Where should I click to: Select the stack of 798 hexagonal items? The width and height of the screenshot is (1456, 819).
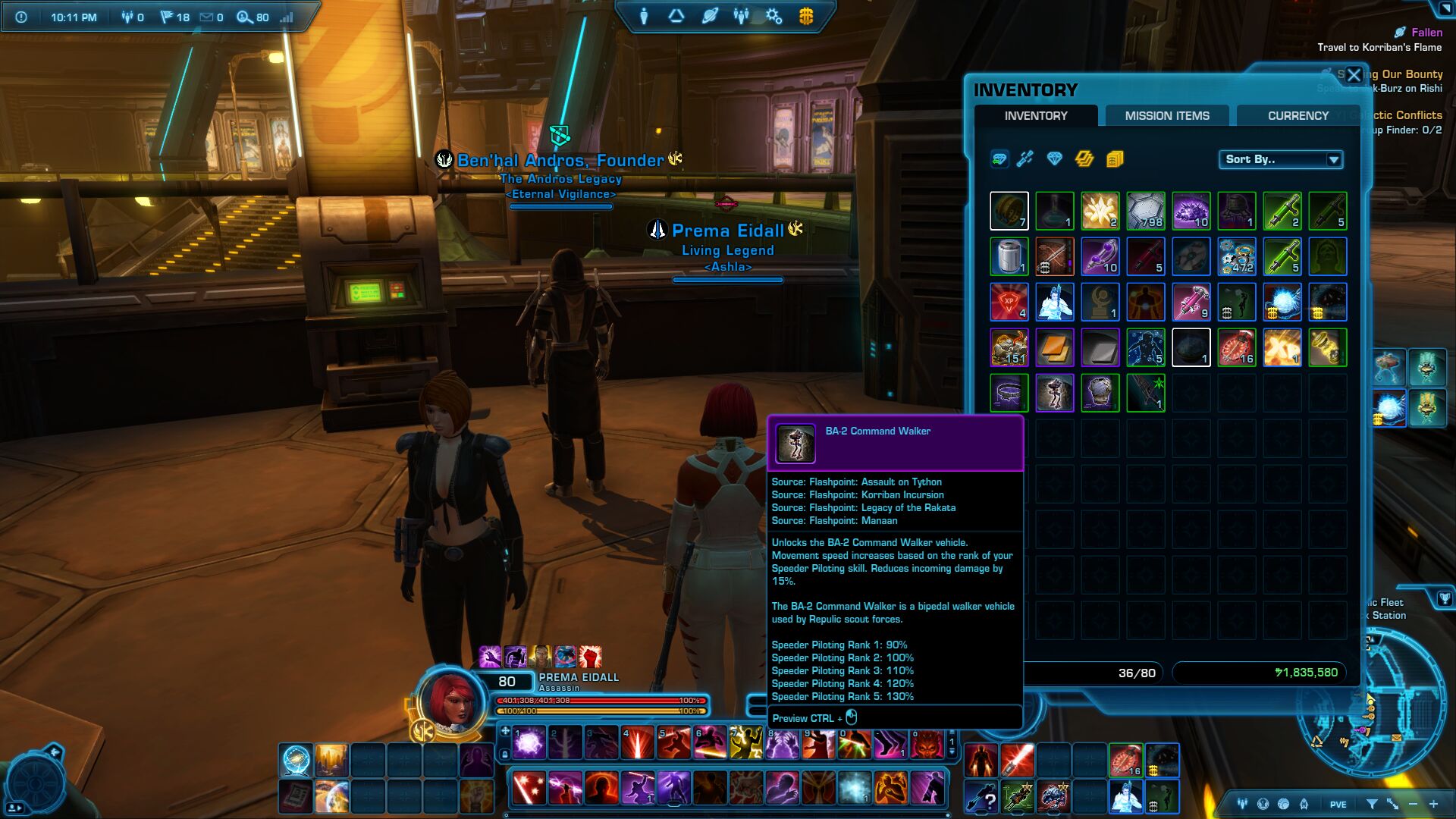[x=1145, y=211]
